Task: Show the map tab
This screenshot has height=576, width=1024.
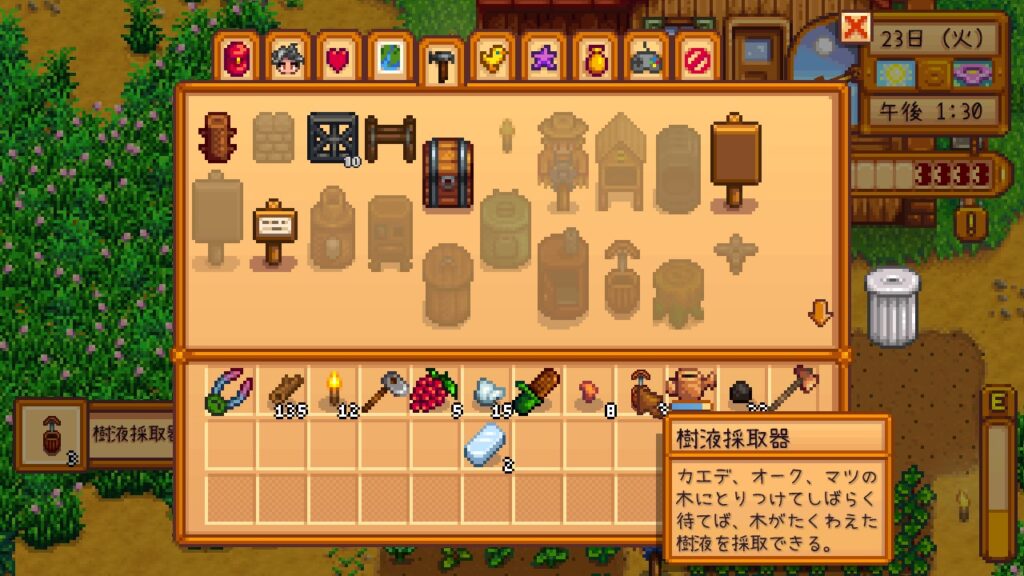Action: click(390, 59)
